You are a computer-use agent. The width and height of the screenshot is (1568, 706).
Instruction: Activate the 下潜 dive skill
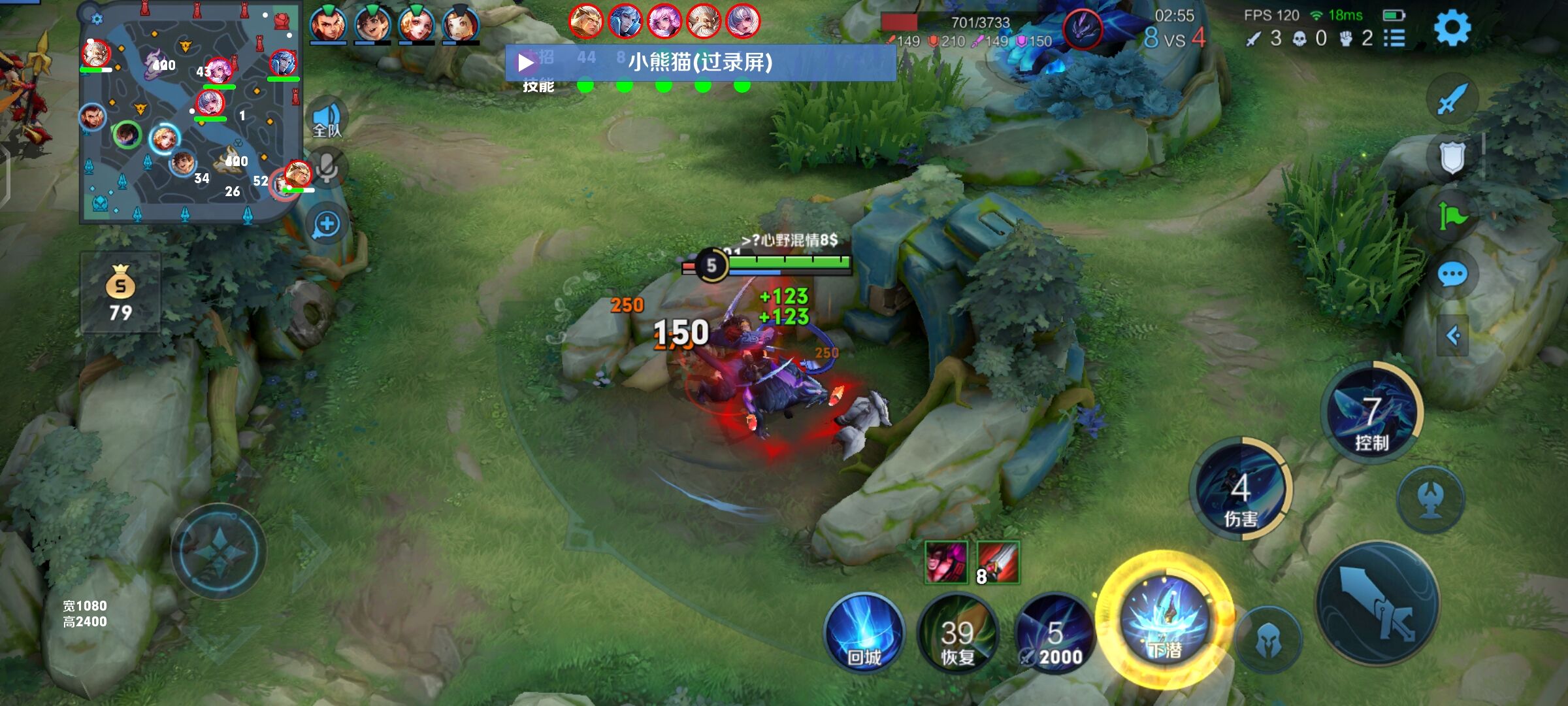(x=1165, y=620)
